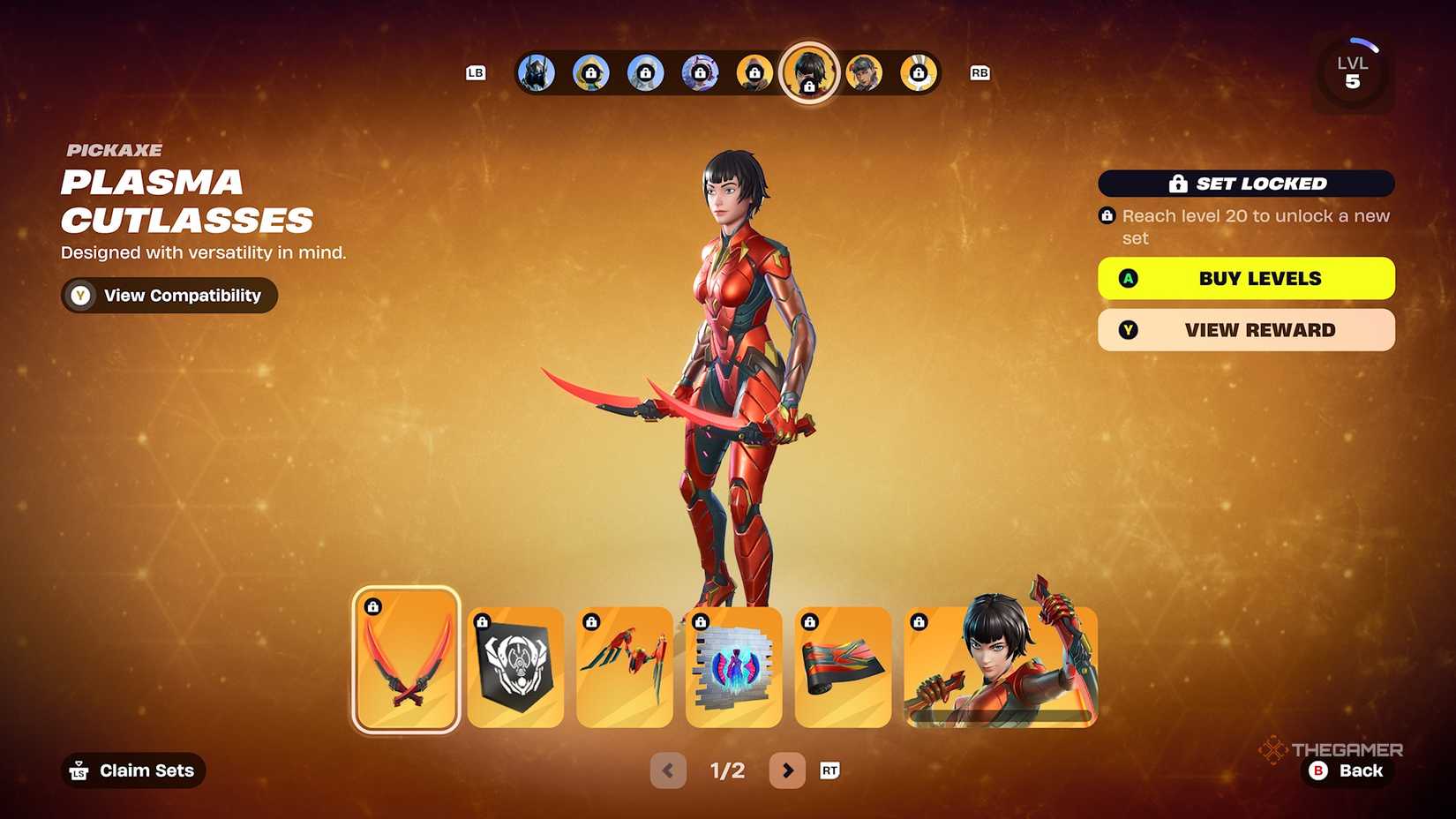Open the first unlocked character set portrait

tap(535, 73)
